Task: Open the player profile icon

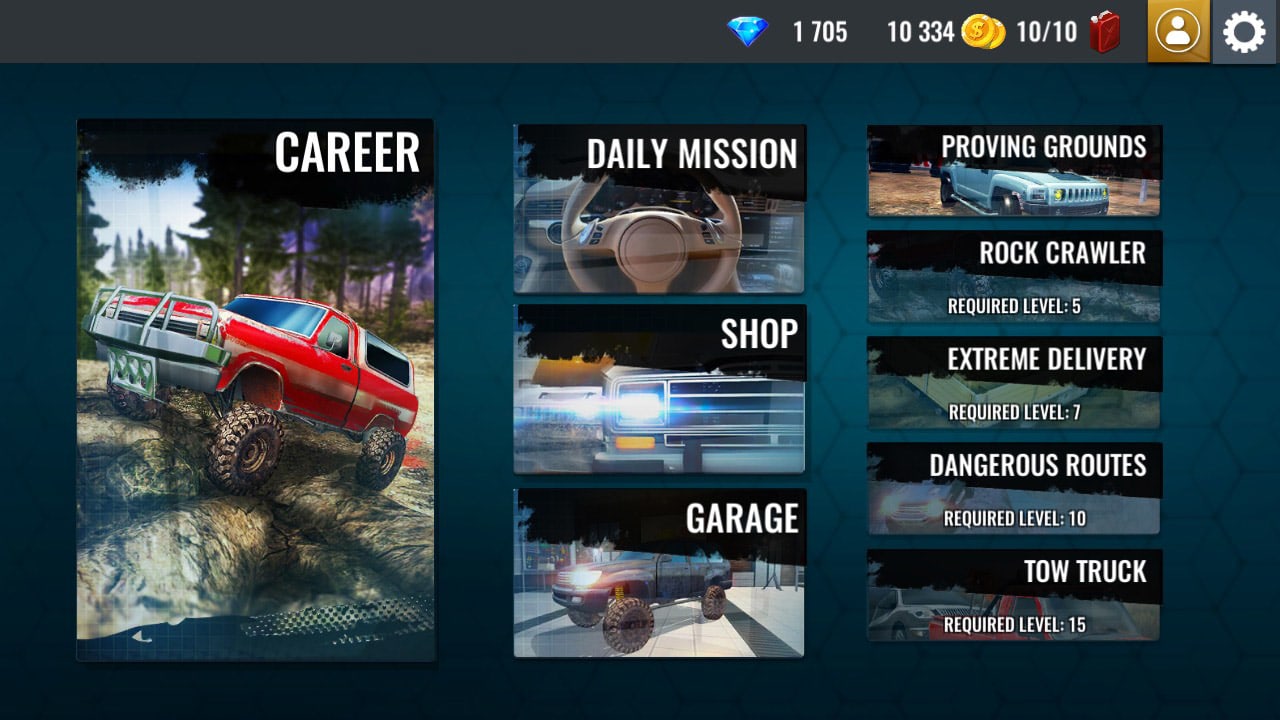Action: [1178, 32]
